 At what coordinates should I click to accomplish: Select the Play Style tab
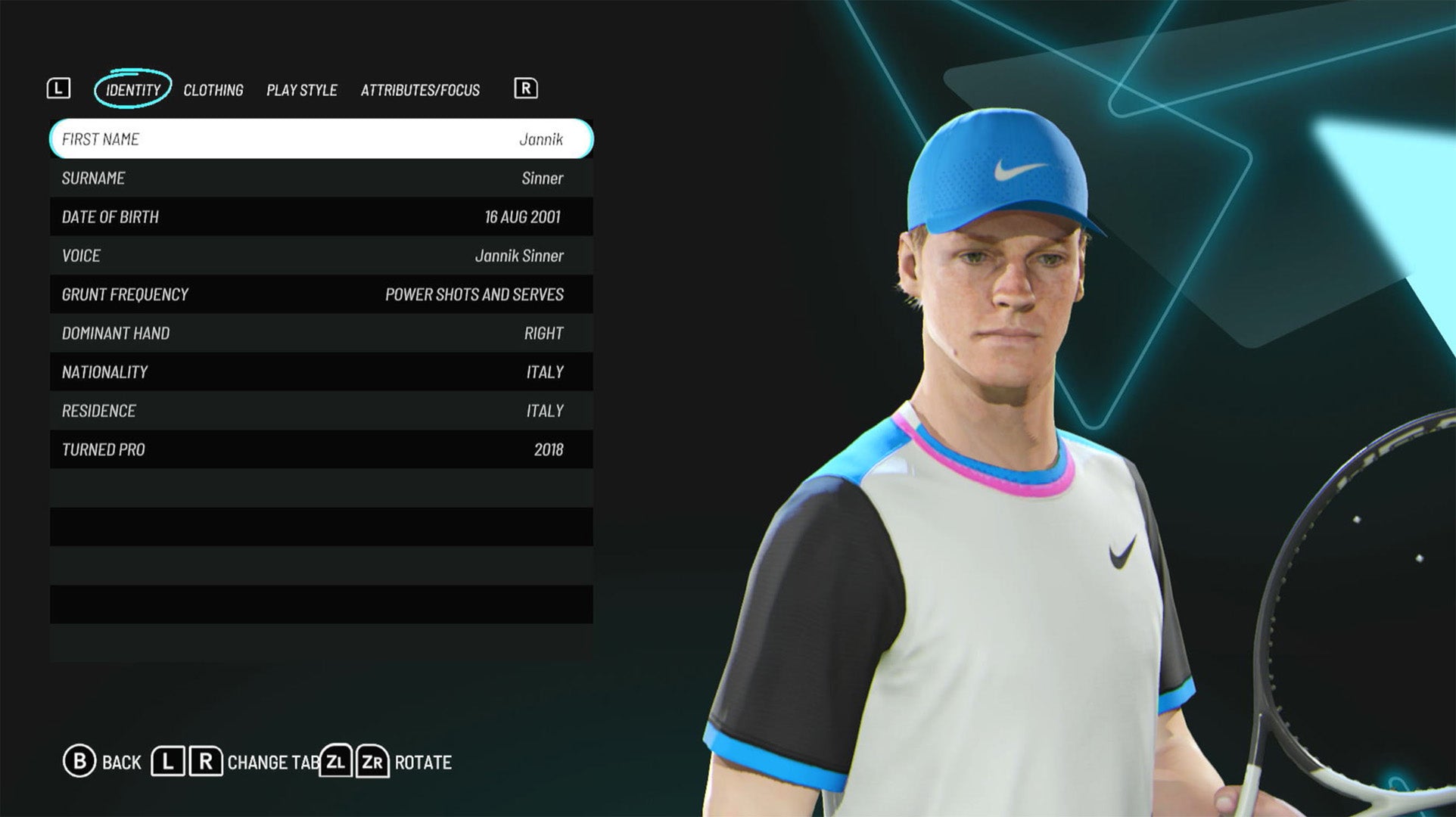[301, 90]
